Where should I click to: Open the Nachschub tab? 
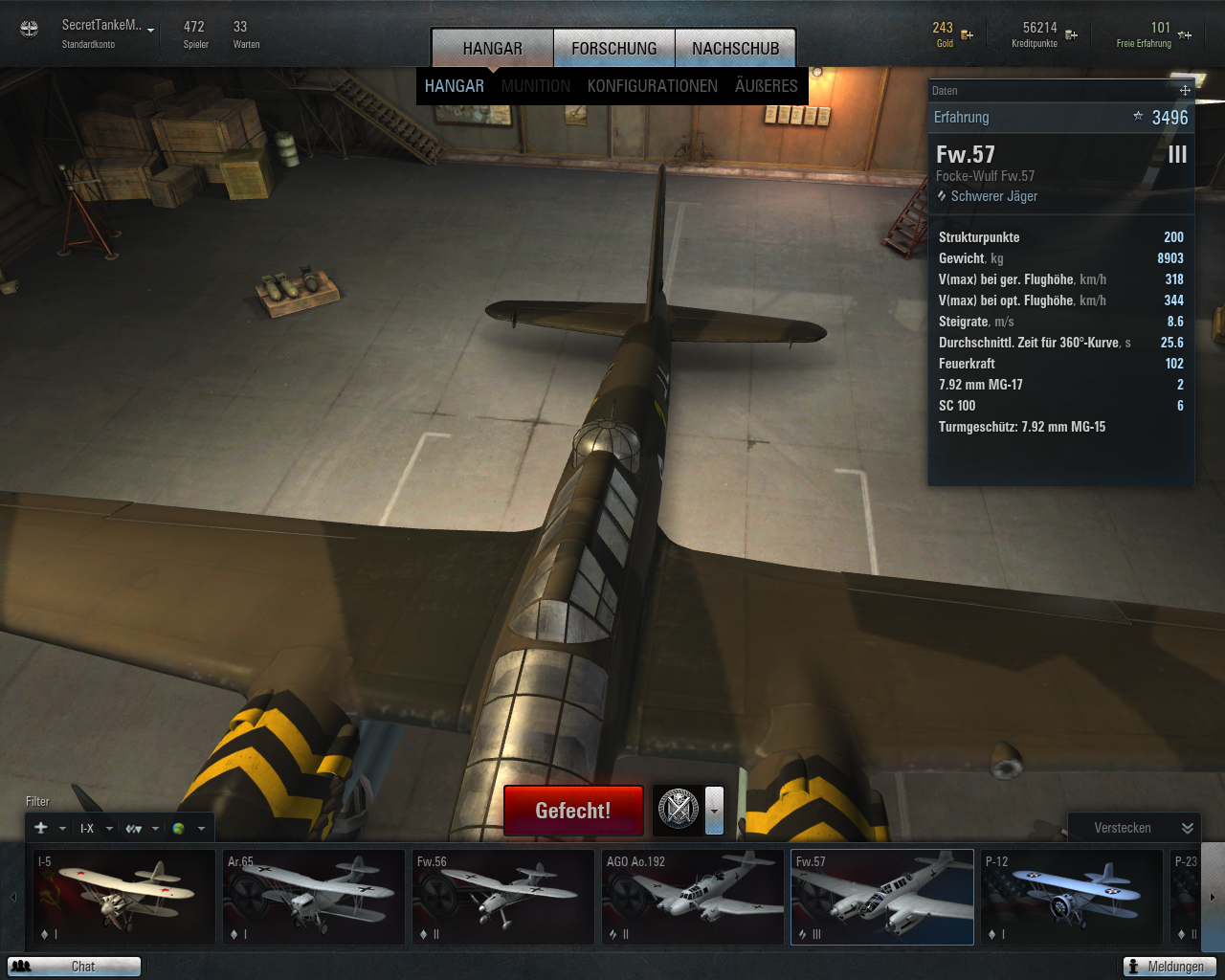735,48
